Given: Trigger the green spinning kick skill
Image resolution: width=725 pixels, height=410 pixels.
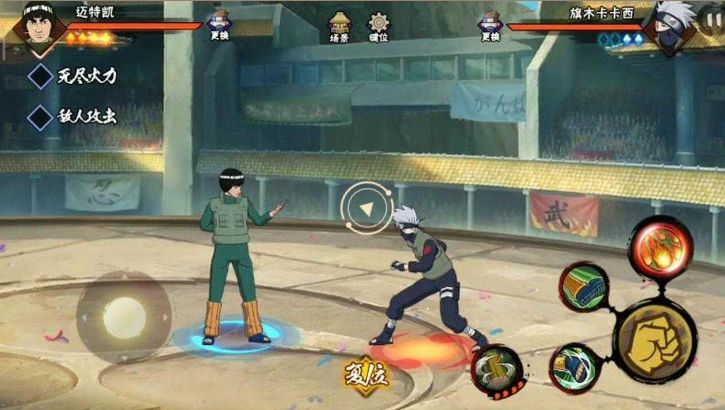Looking at the screenshot, I should click(574, 365).
